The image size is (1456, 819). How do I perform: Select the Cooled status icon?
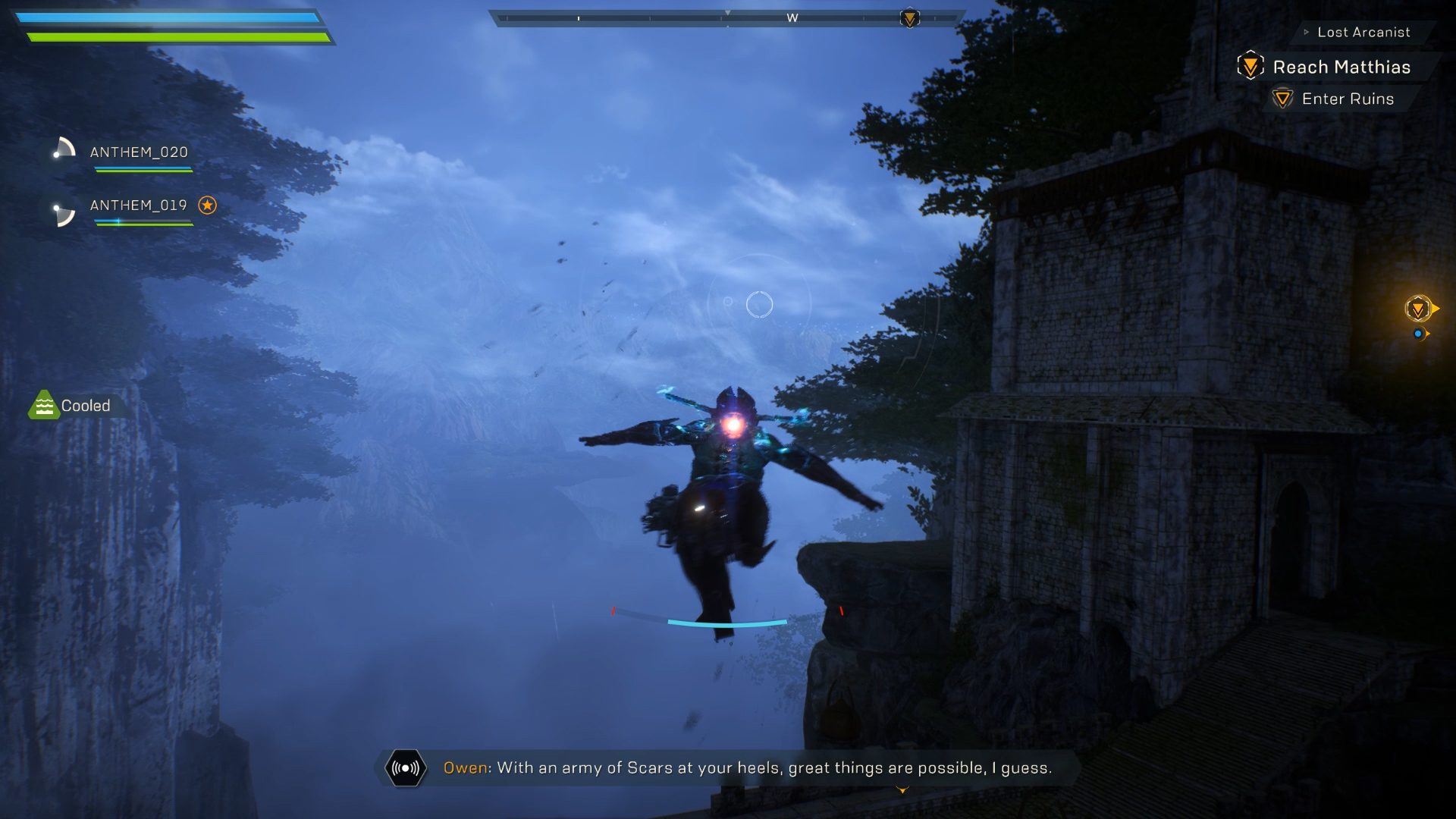point(45,405)
